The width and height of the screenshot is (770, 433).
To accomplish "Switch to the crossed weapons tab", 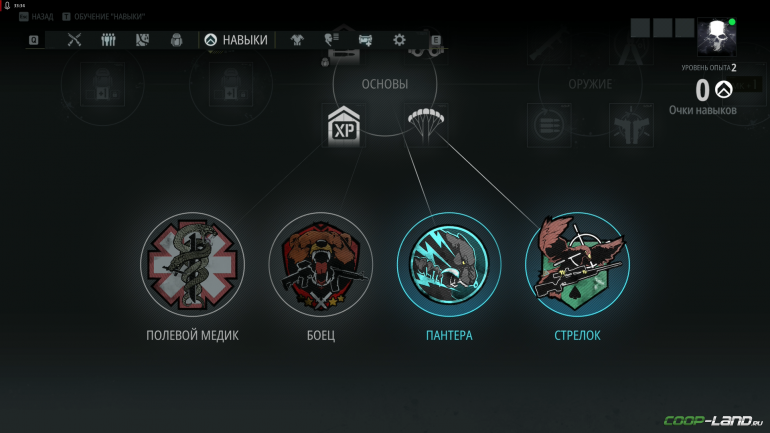I will tap(75, 40).
